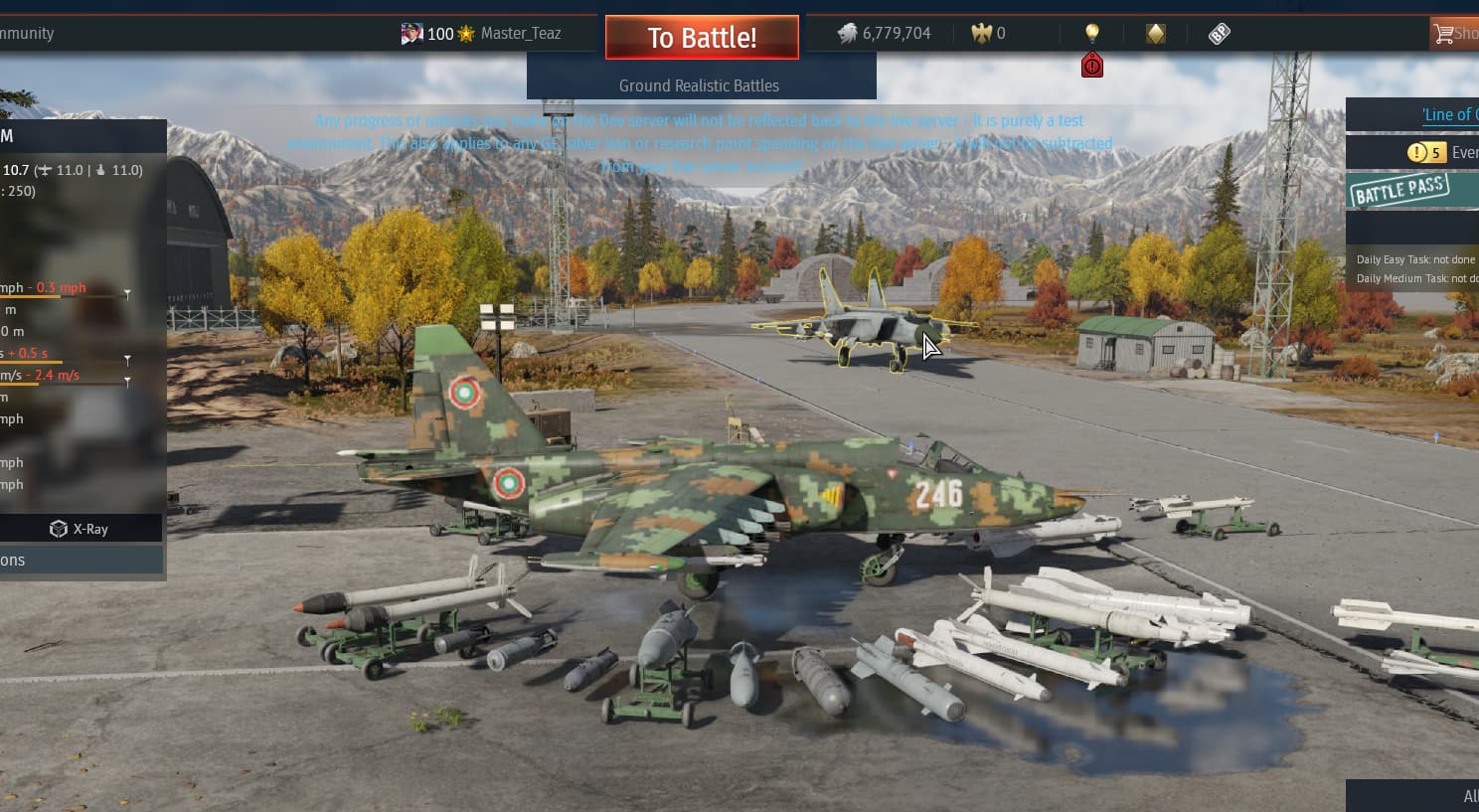Open the 'Line of' event link

coord(1448,114)
